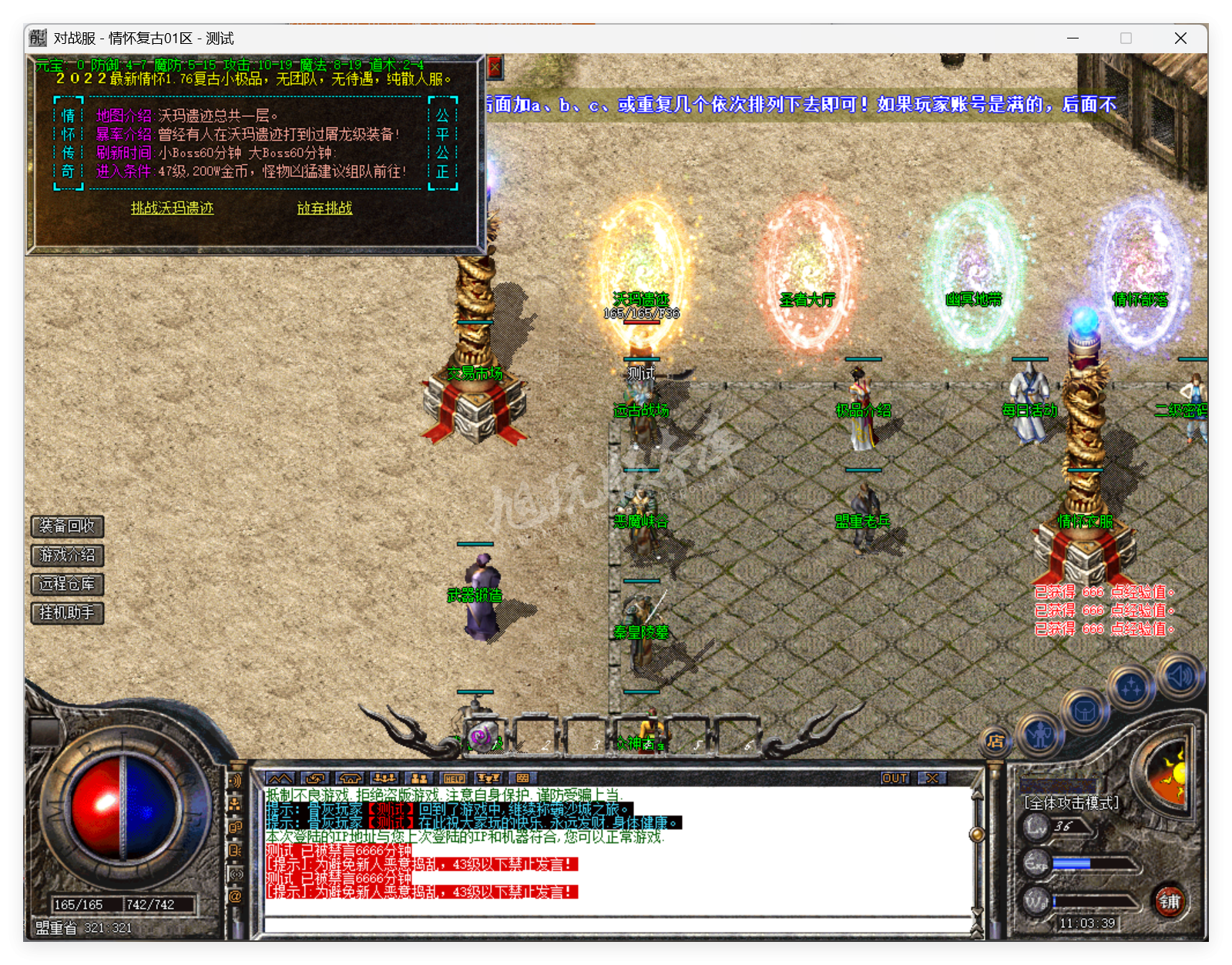The width and height of the screenshot is (1232, 965).
Task: Select 放弃挑战 to decline the challenge
Action: click(324, 208)
